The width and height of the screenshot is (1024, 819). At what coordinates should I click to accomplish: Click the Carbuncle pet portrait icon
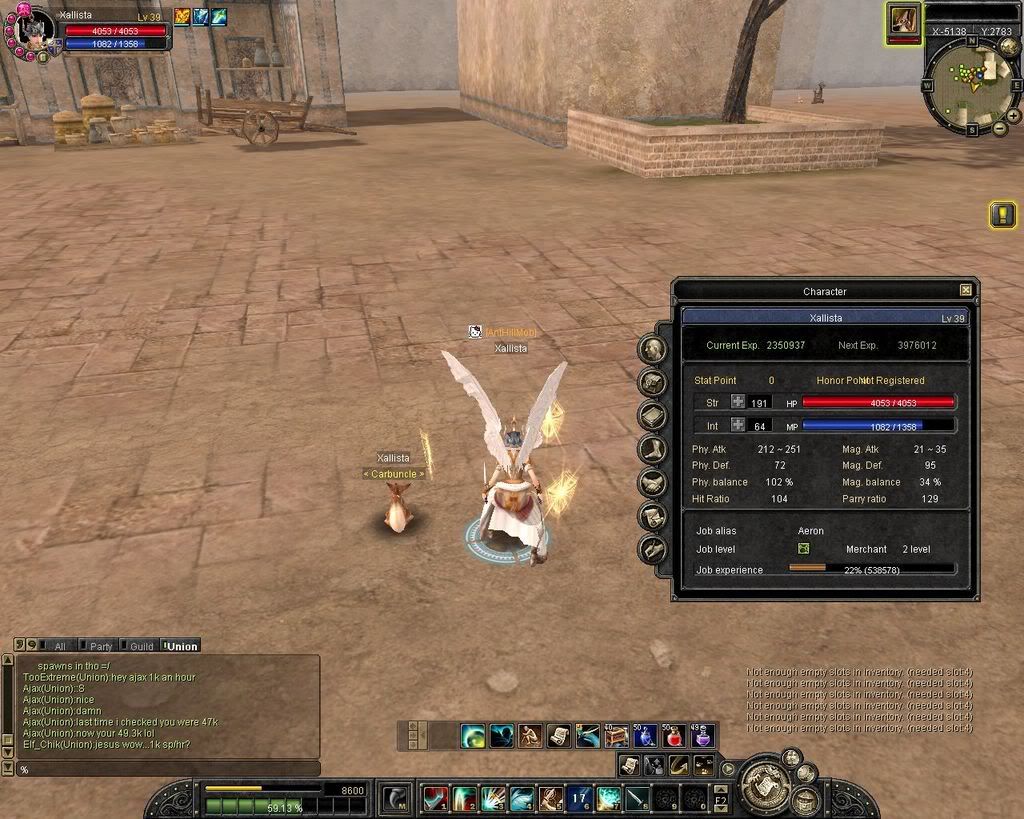coord(904,19)
